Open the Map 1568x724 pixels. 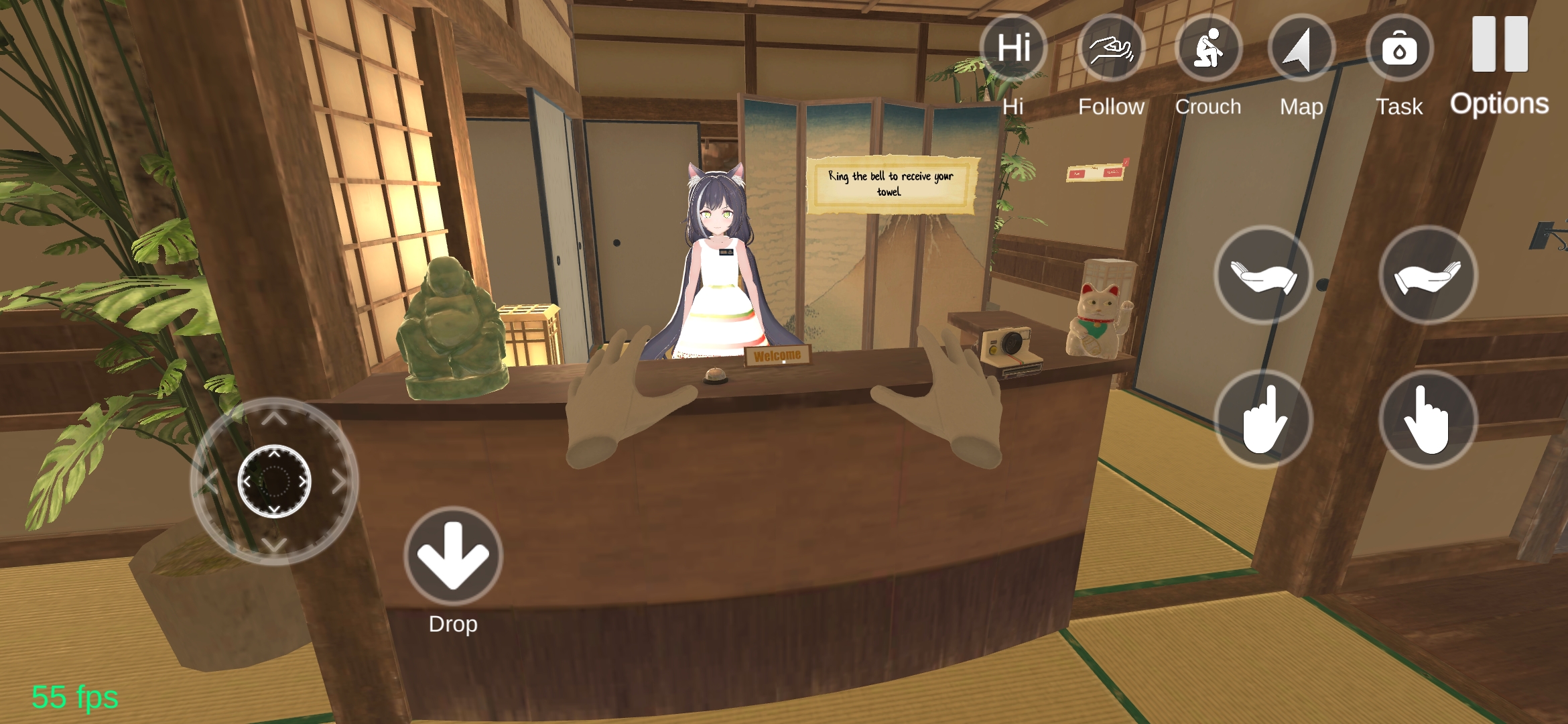click(1301, 48)
